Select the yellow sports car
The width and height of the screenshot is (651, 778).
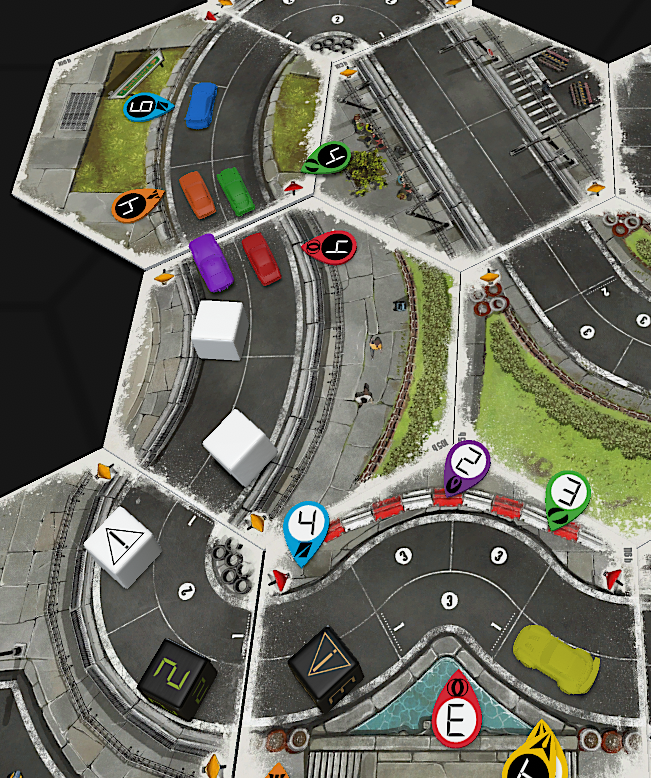pos(552,658)
